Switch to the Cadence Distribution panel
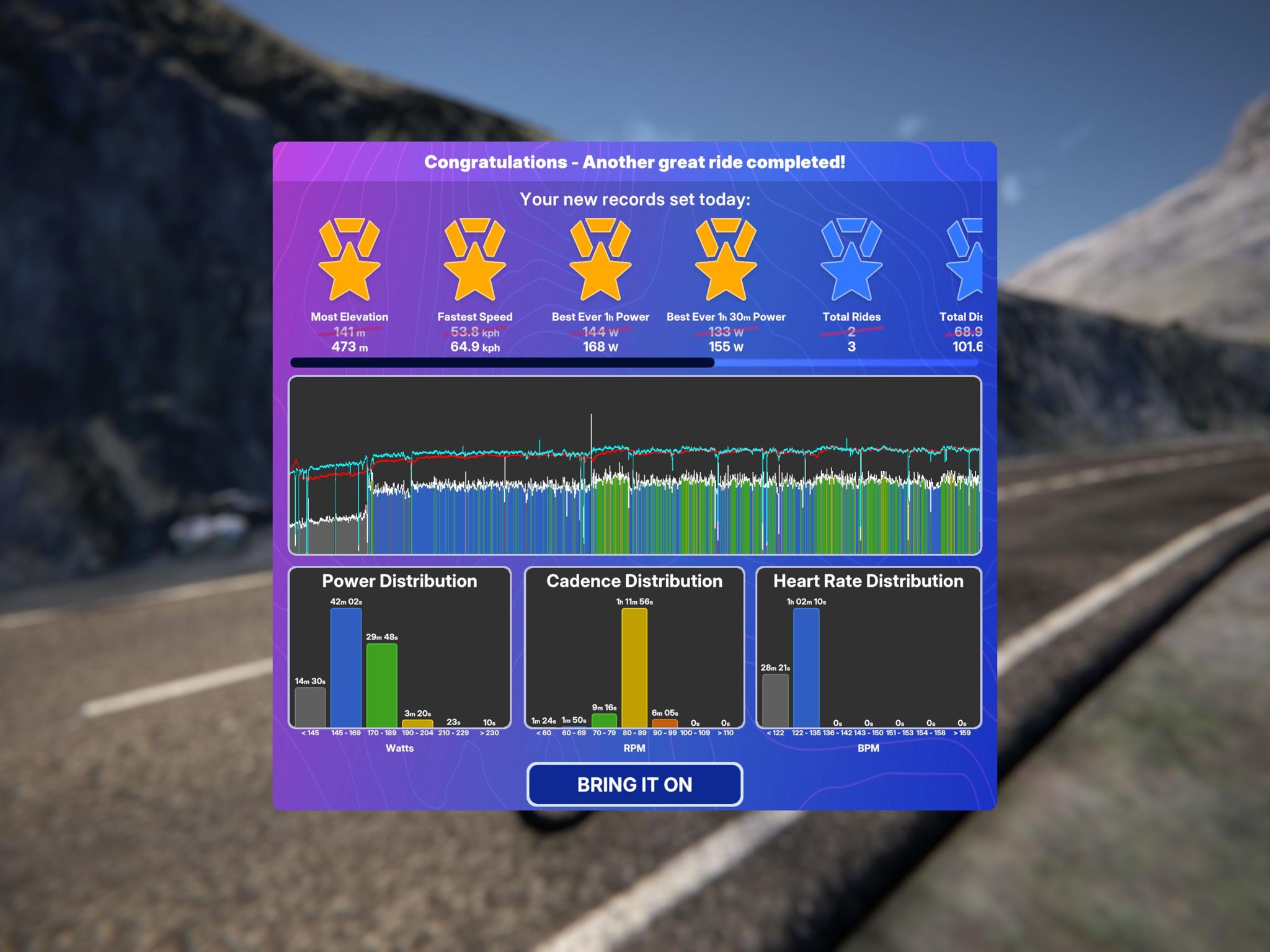 coord(633,581)
